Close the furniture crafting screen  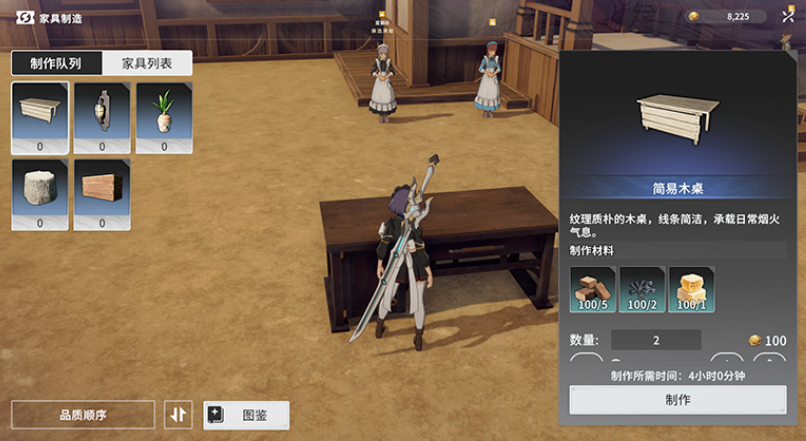[788, 16]
